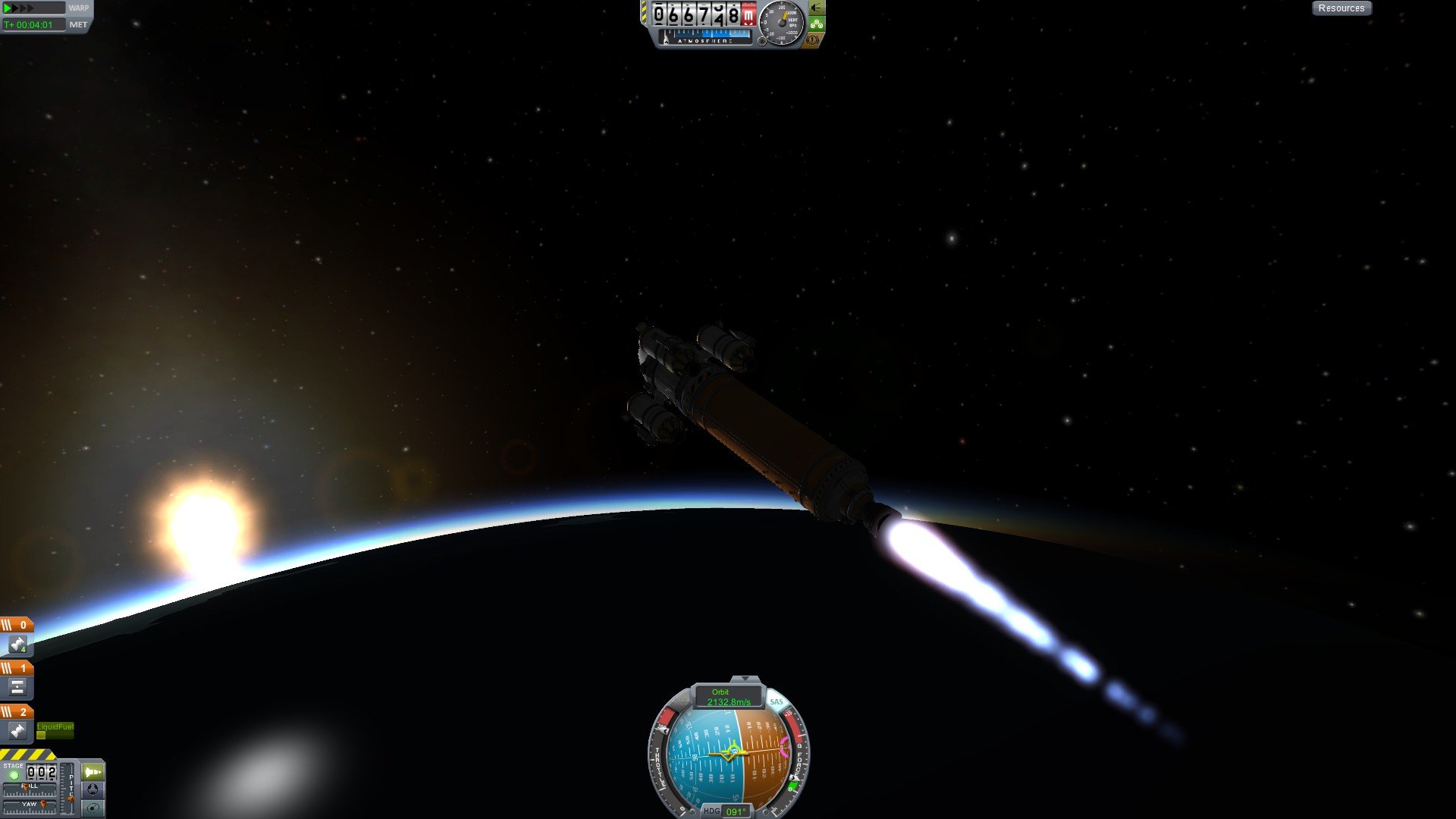Toggle the SAS indicator on the navball
Screen dimensions: 1456x819
[x=776, y=702]
